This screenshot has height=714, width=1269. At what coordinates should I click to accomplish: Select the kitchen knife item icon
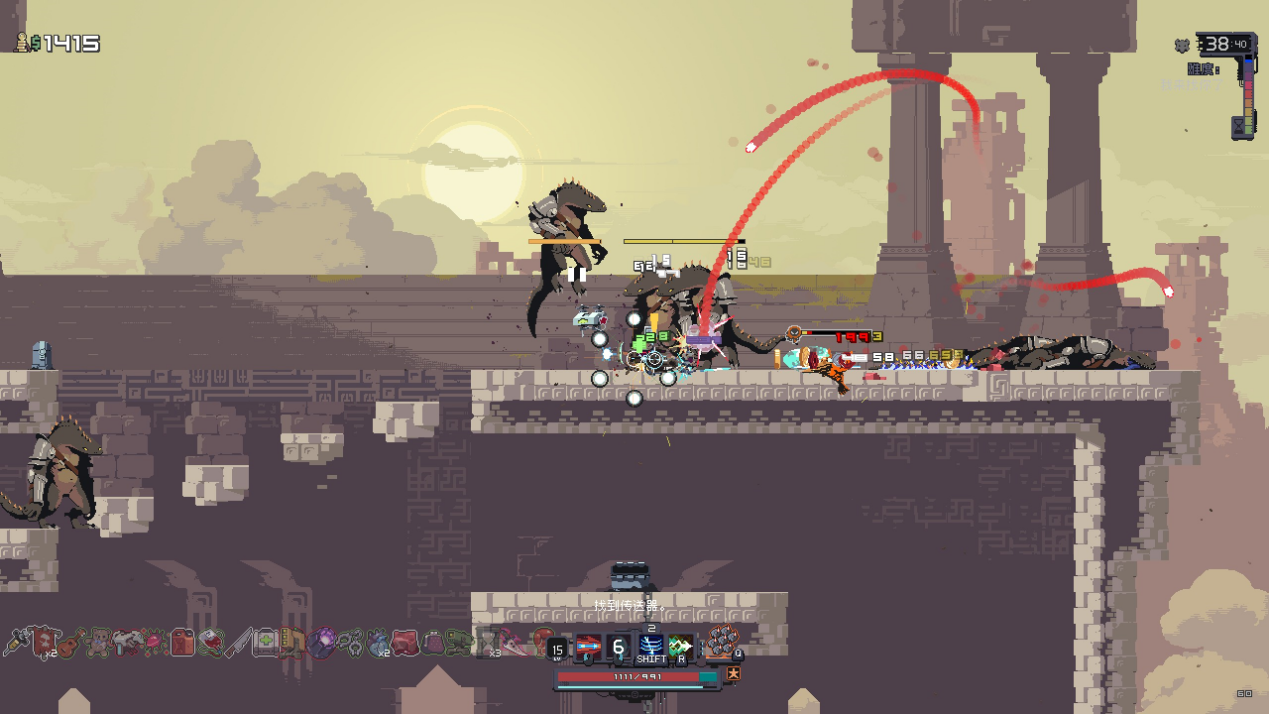(x=238, y=642)
